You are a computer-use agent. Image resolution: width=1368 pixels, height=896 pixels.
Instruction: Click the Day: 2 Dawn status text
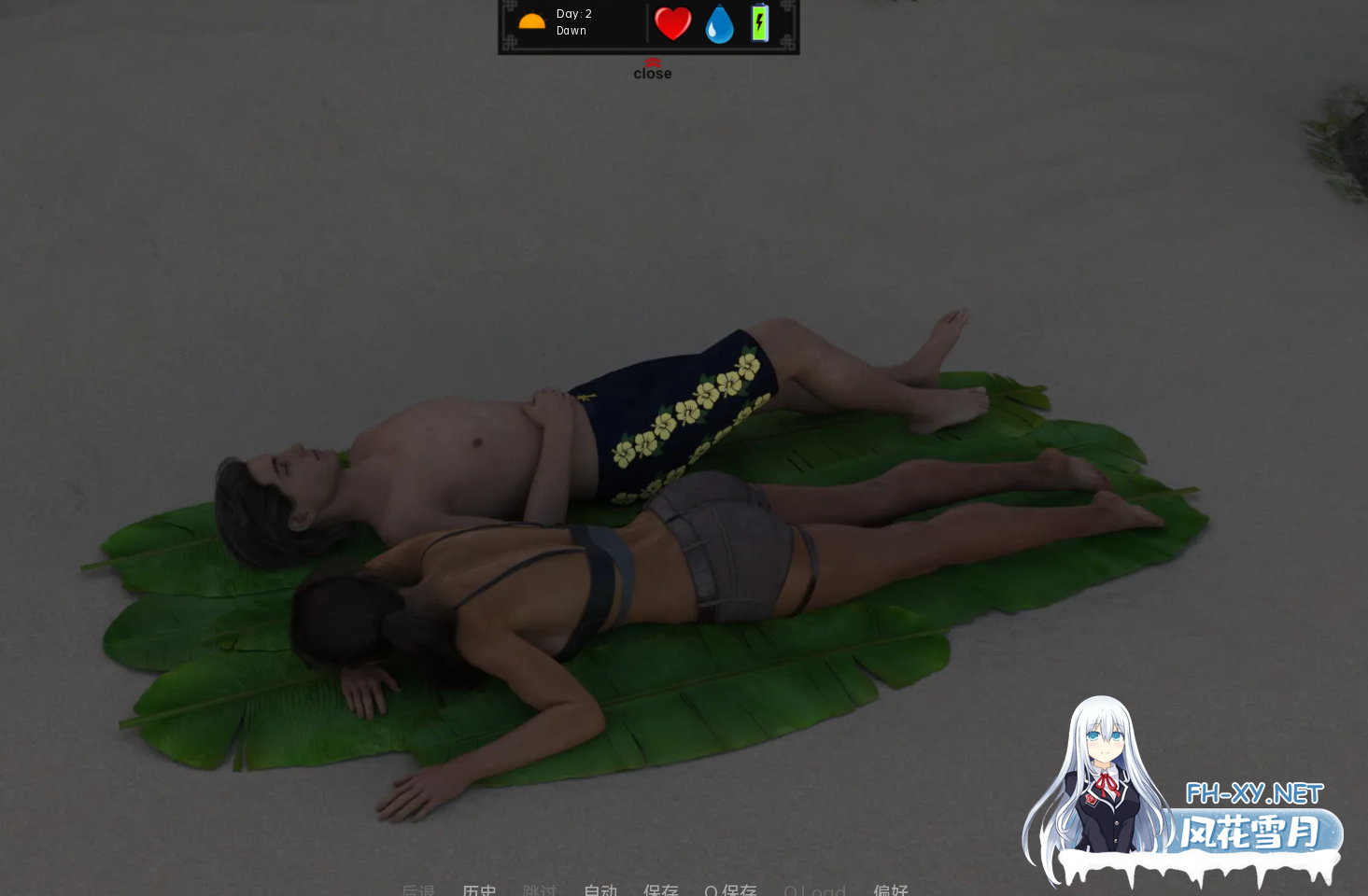[573, 21]
